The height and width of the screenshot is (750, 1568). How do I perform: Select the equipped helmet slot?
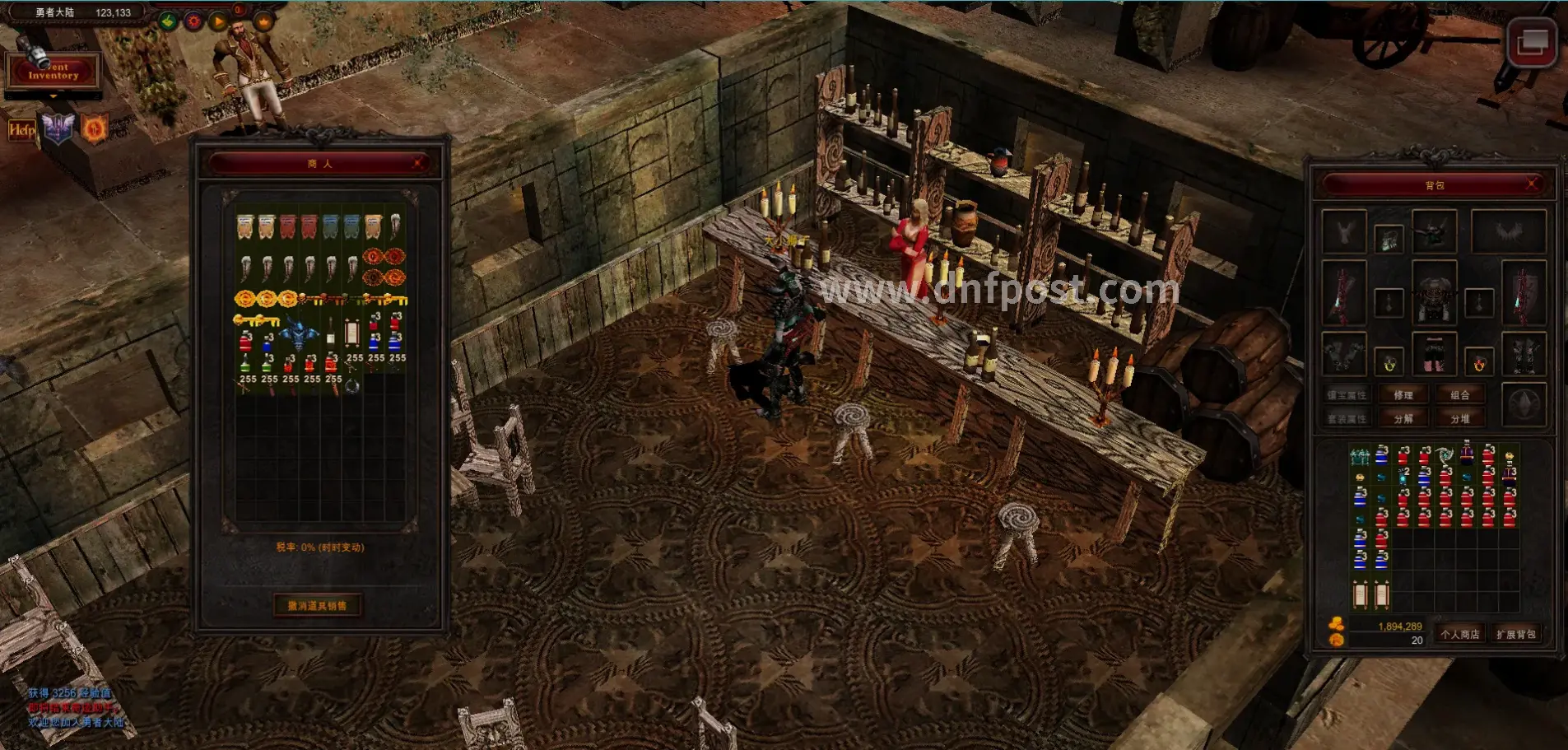[x=1434, y=231]
